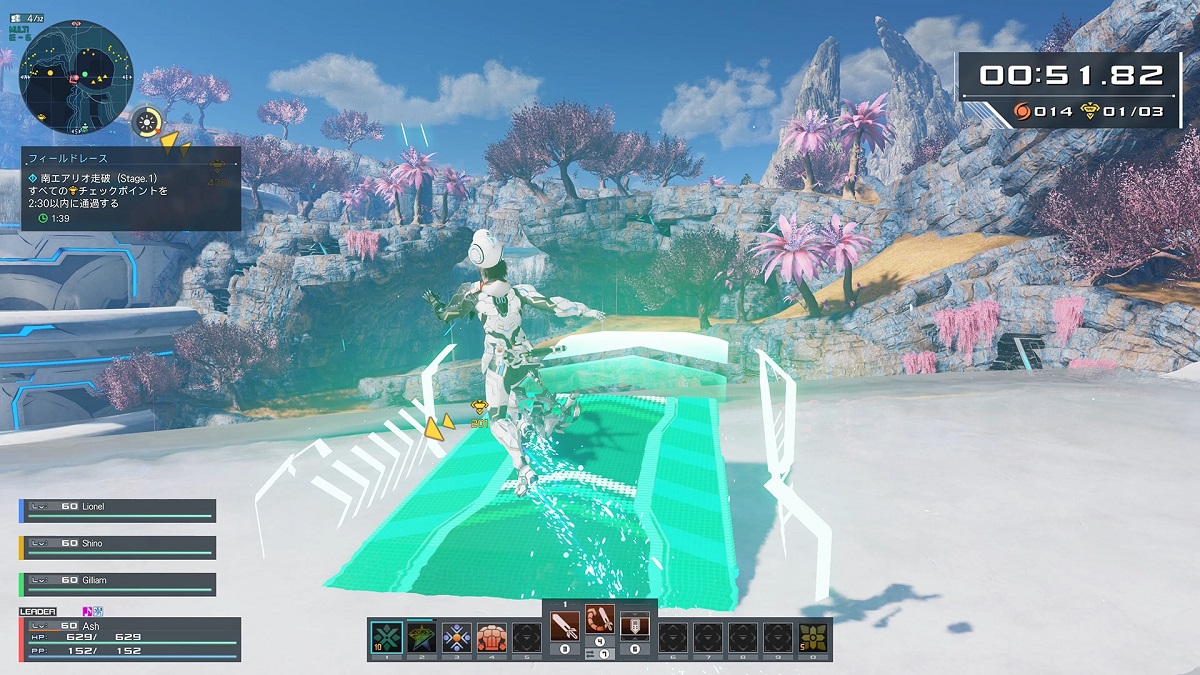Click leader Ash's status panel
This screenshot has height=675, width=1200.
point(130,638)
